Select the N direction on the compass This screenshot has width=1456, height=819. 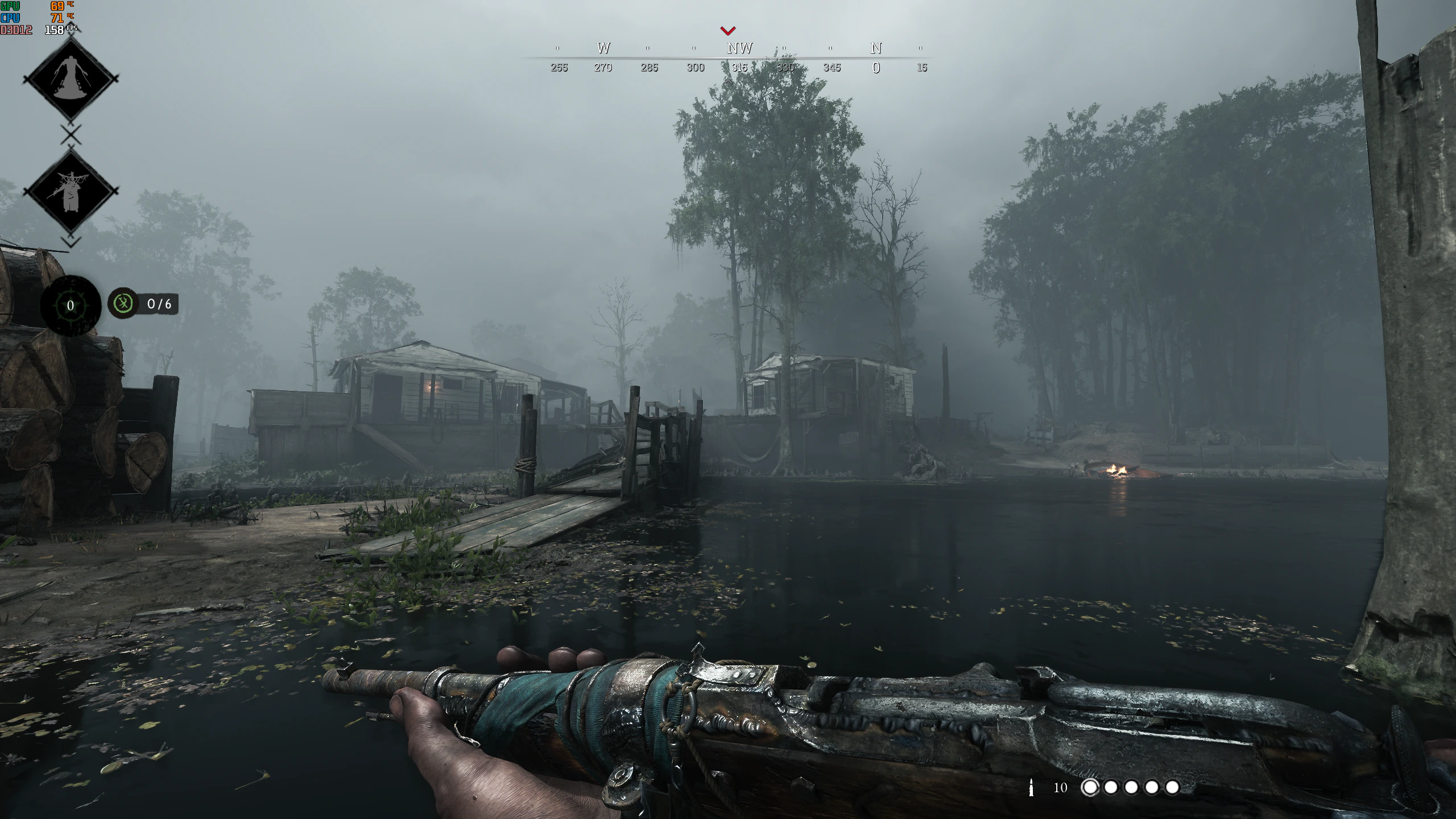[875, 48]
